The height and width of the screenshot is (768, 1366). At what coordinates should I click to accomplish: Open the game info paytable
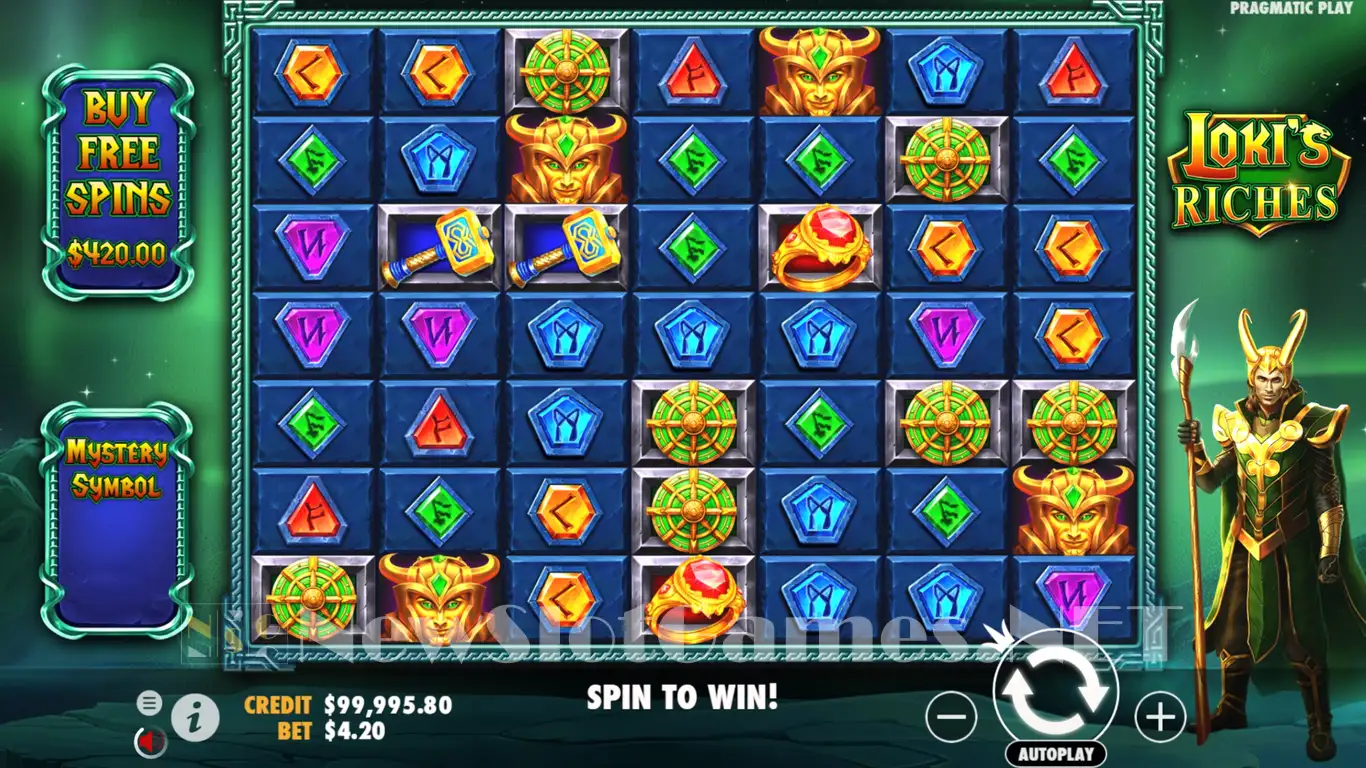[x=195, y=716]
